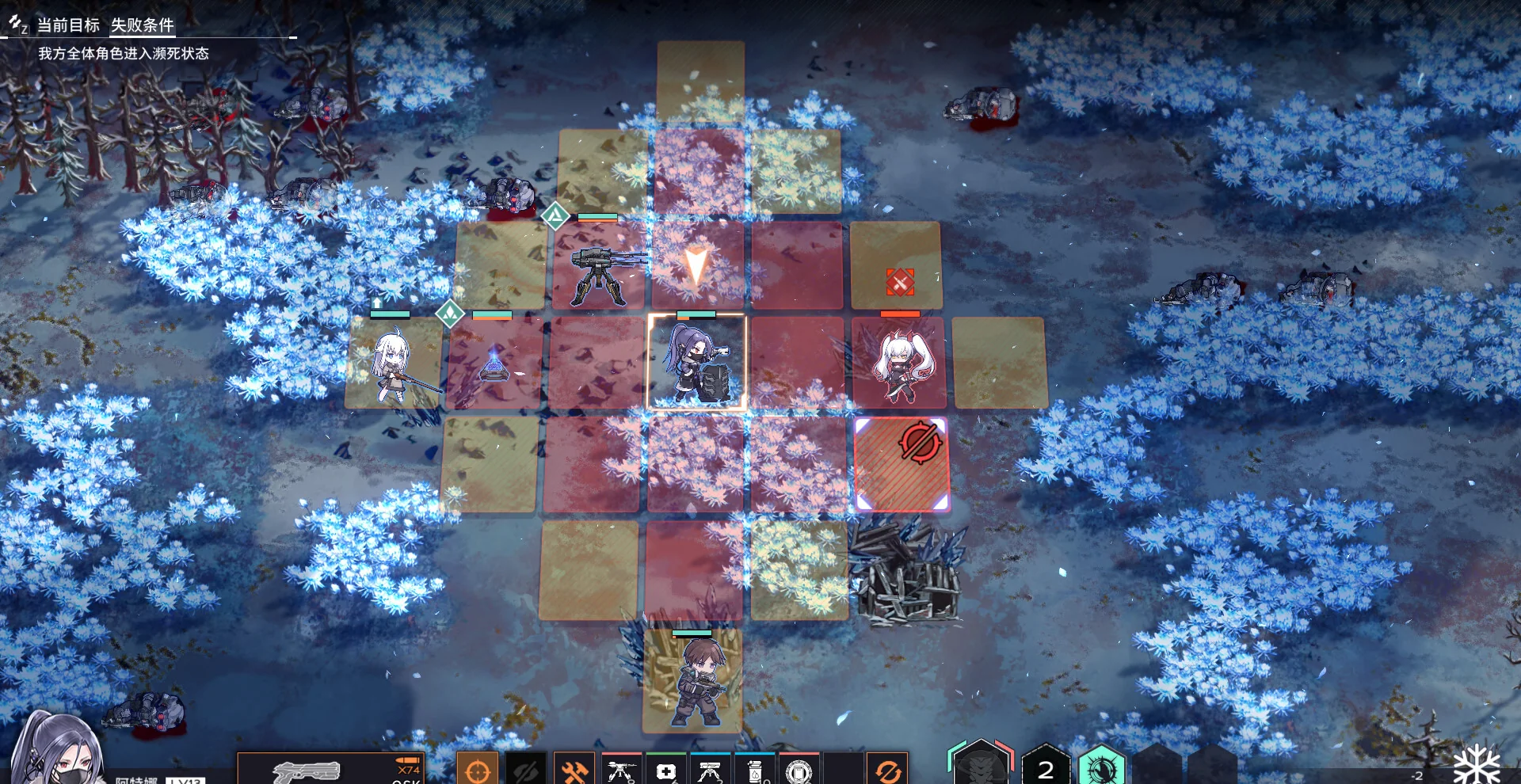
Task: Select the 失败条件 failure conditions tab
Action: pyautogui.click(x=143, y=25)
